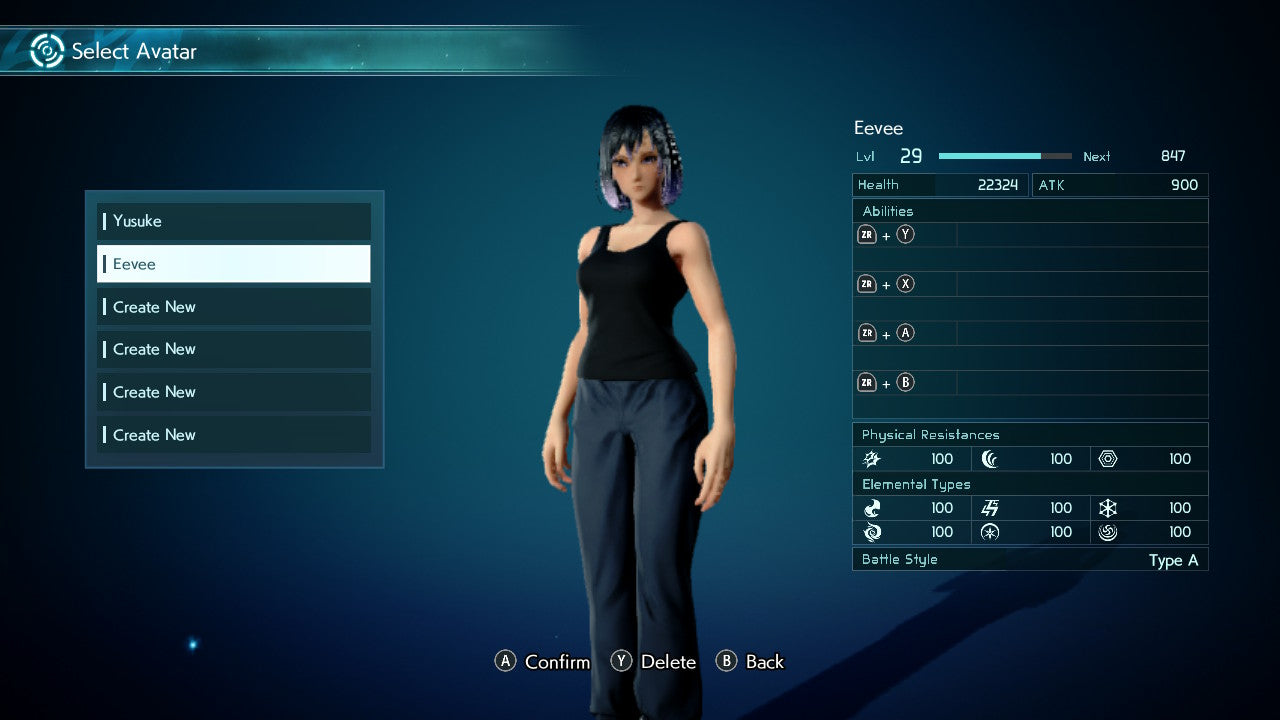Select the lightning elemental type icon
This screenshot has width=1280, height=720.
[990, 508]
